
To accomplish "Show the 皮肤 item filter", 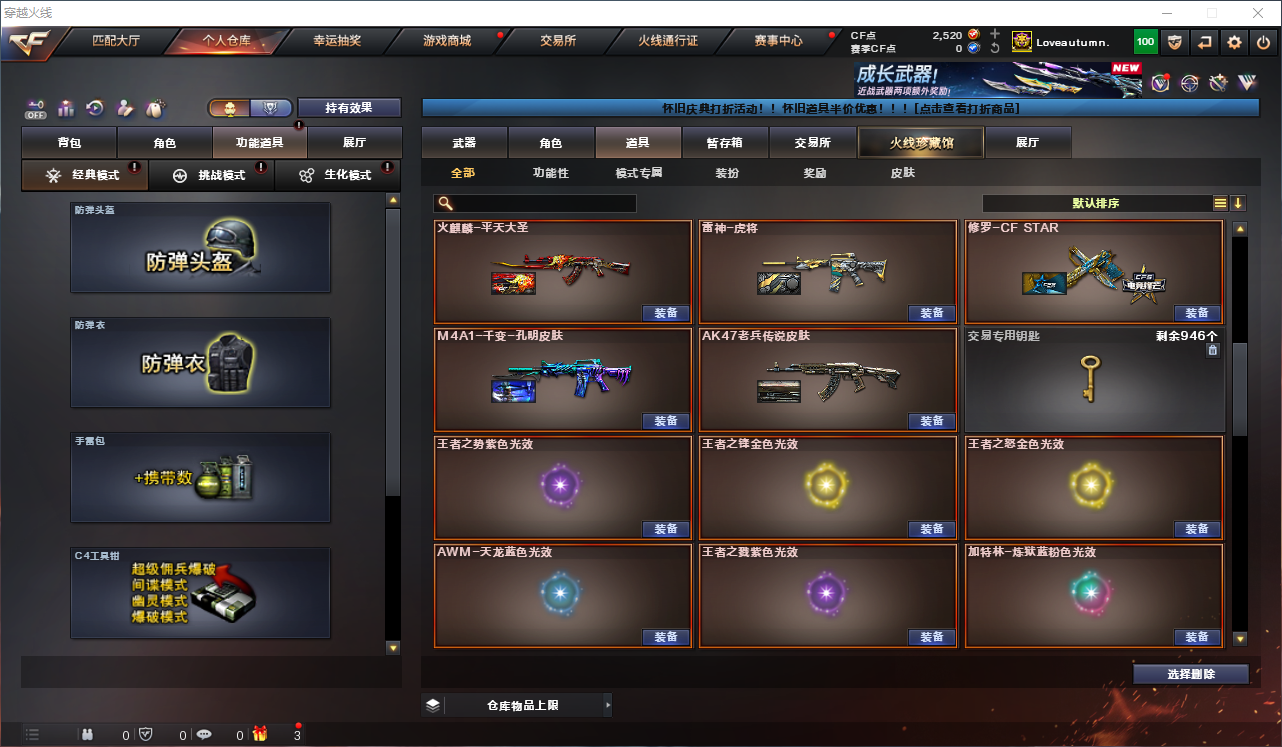I will point(902,173).
